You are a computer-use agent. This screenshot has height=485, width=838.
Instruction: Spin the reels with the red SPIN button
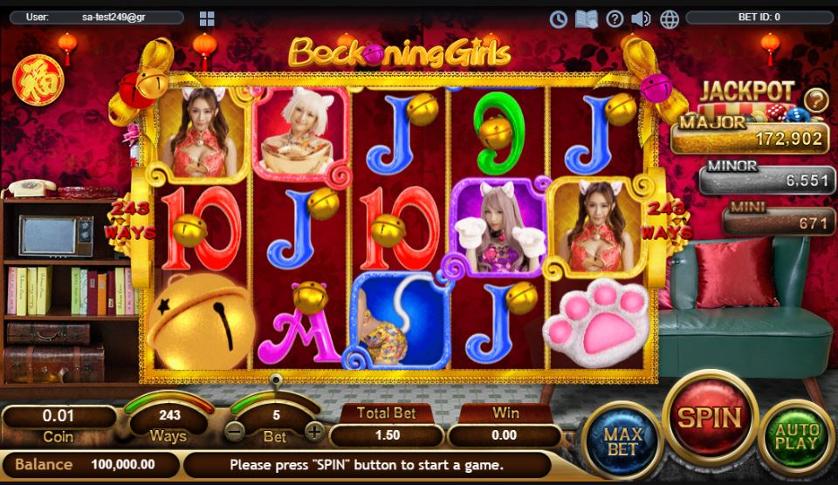coord(711,417)
